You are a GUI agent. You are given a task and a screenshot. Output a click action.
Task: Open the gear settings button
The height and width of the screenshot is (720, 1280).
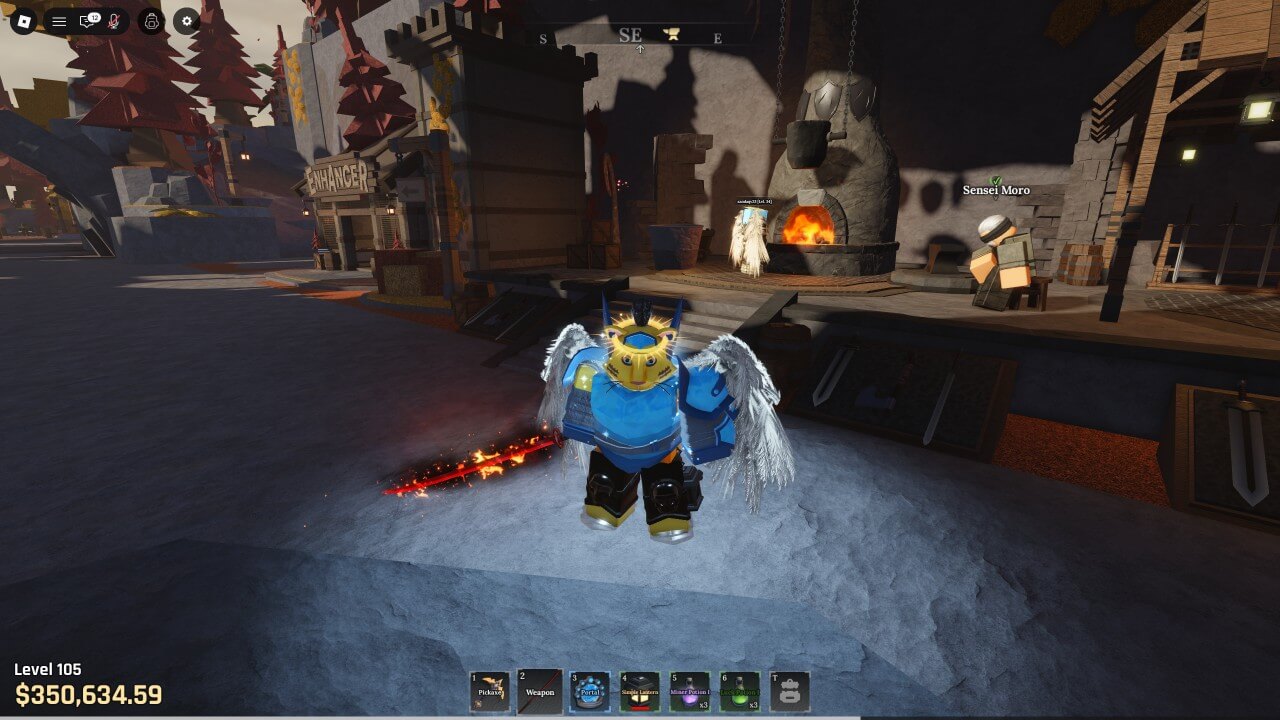[186, 21]
